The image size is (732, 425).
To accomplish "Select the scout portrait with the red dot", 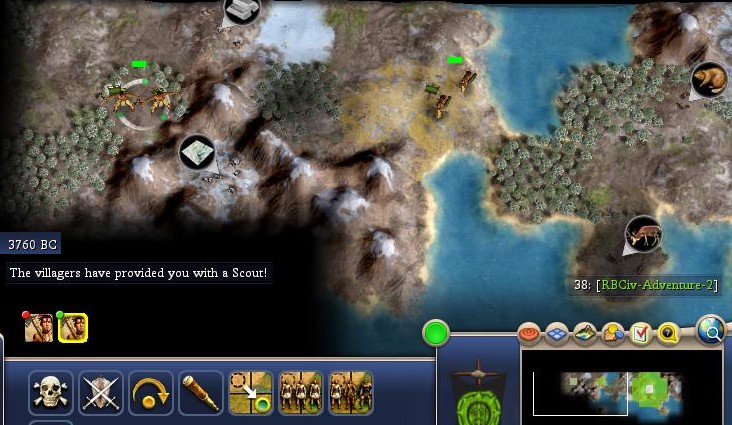I will coord(39,327).
